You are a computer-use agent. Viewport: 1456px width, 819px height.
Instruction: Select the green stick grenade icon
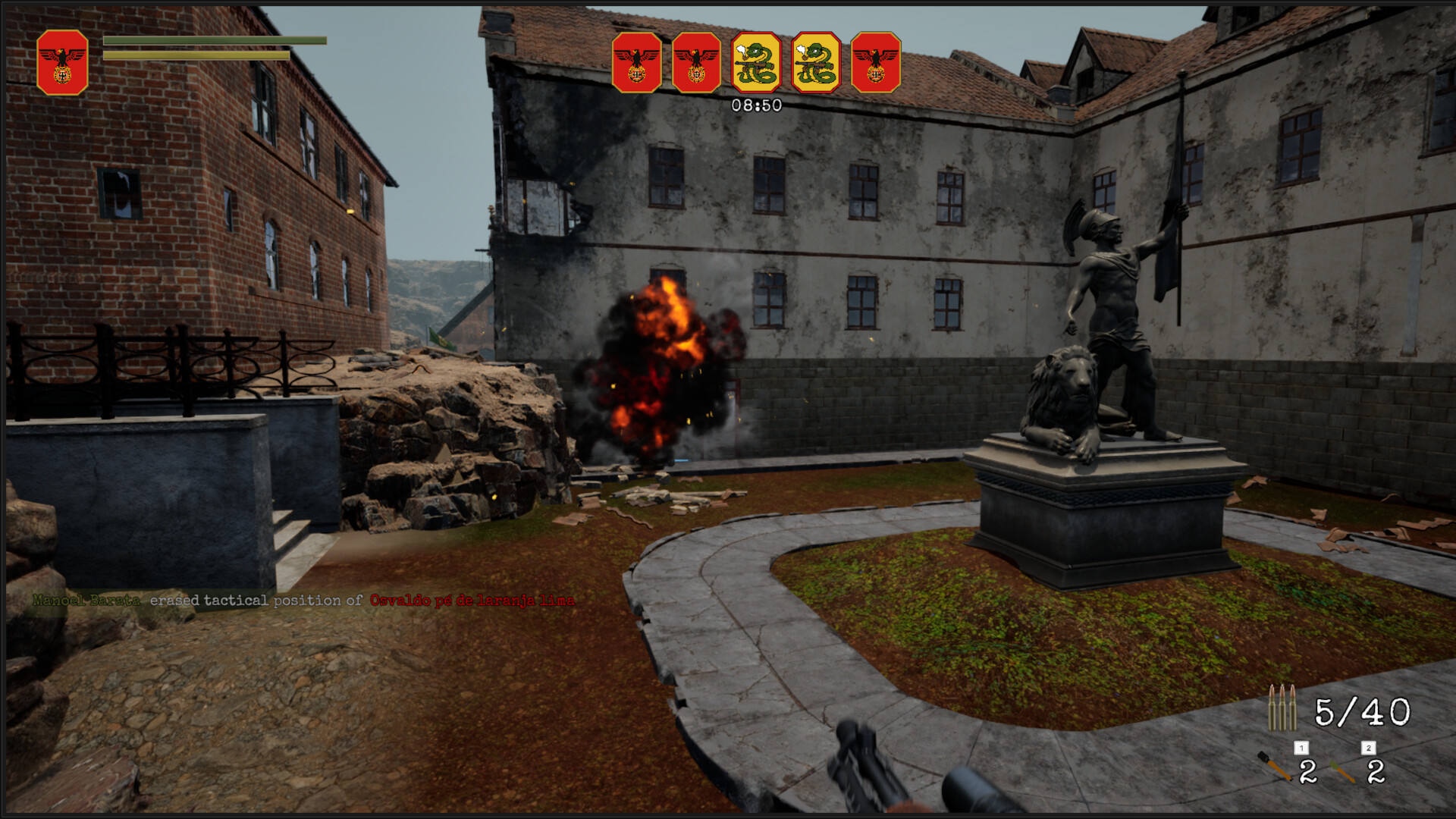coord(1342,772)
